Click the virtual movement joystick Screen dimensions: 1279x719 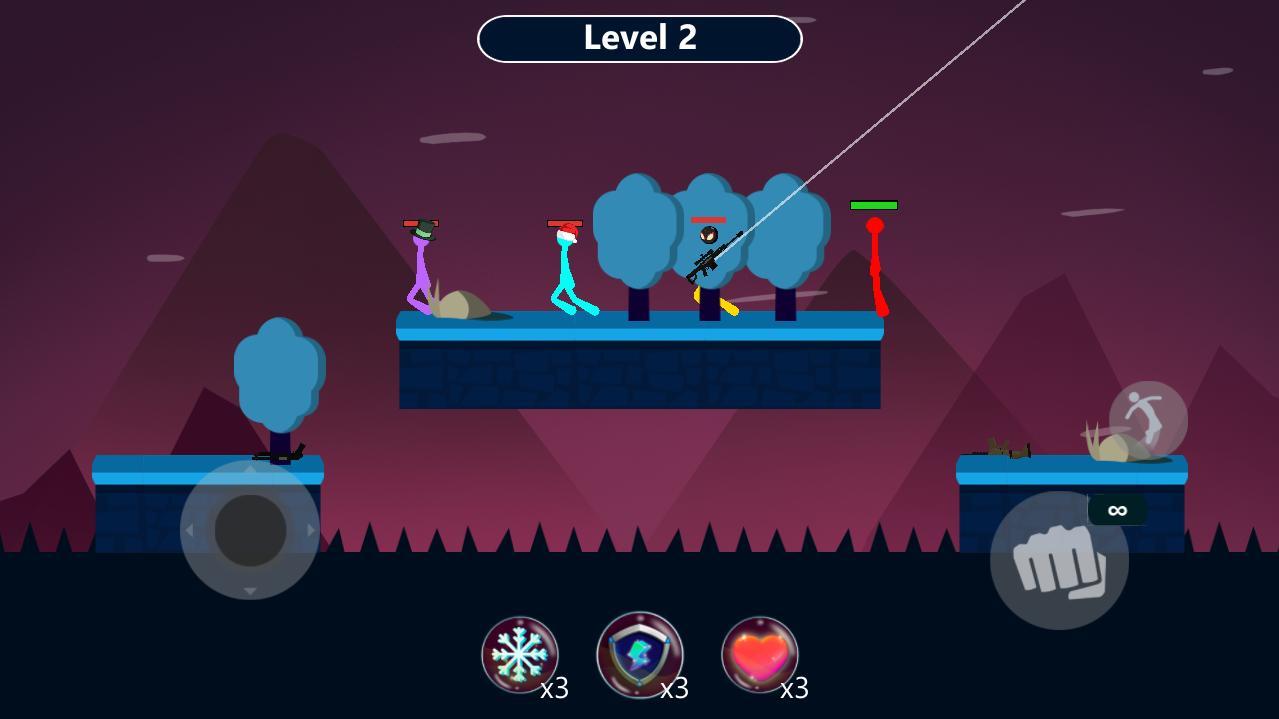click(x=250, y=530)
